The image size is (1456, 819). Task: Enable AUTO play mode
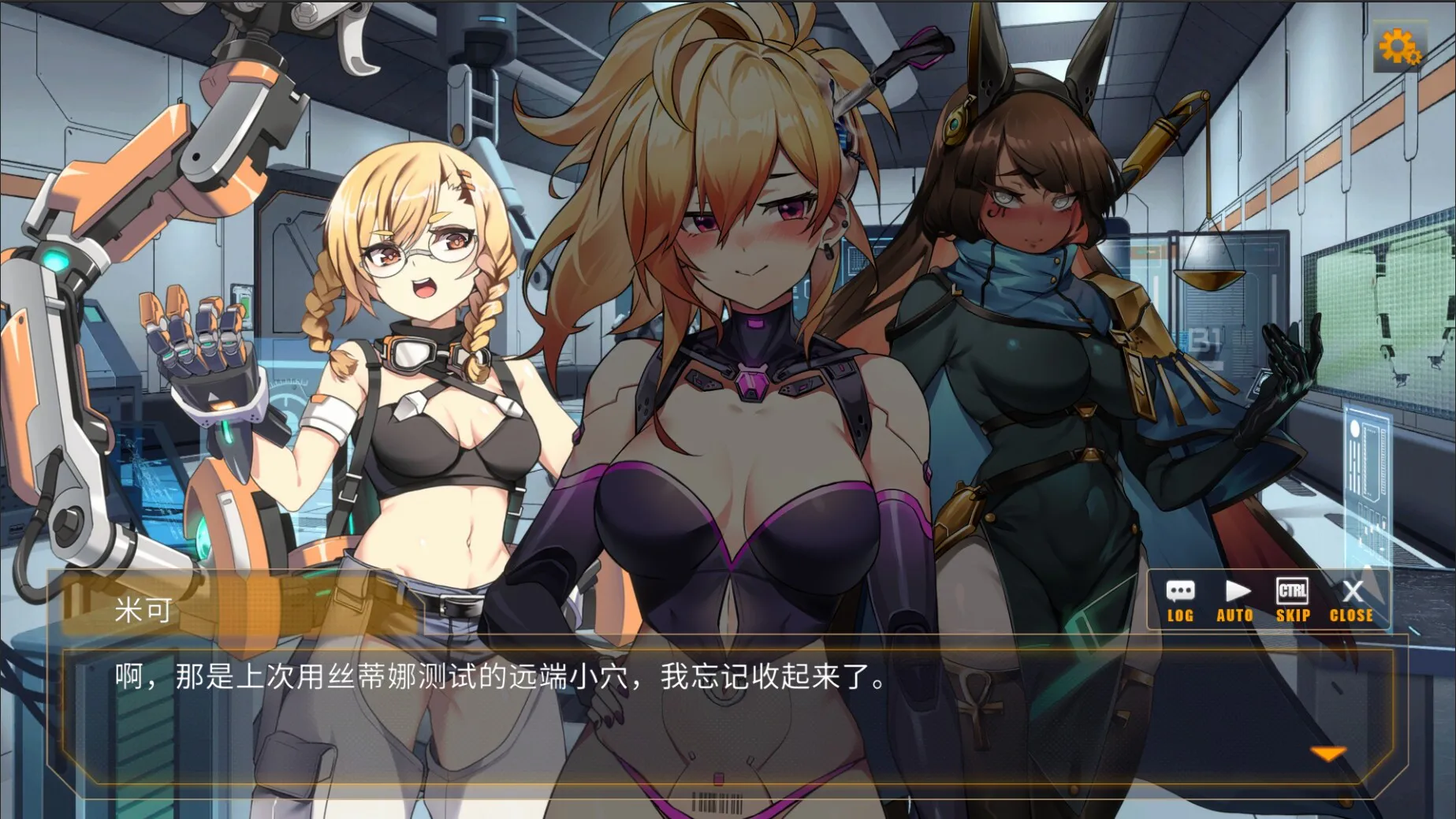(1235, 601)
